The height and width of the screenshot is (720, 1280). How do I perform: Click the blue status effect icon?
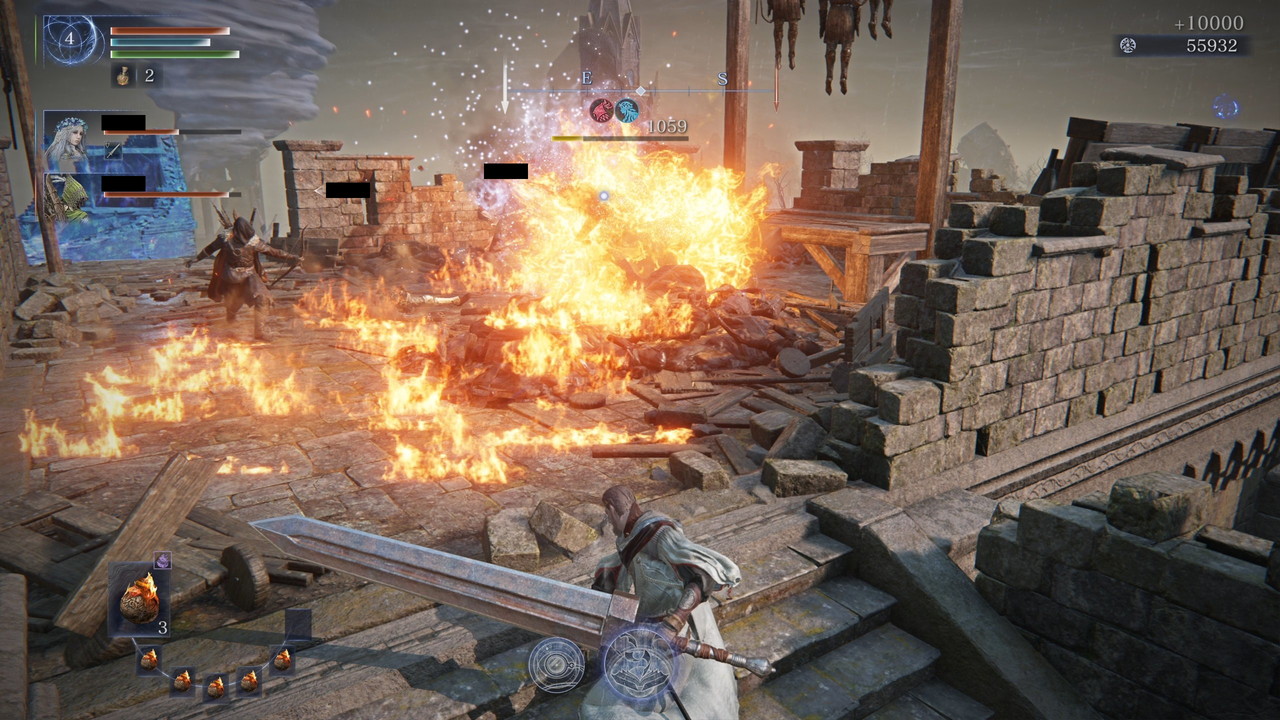[627, 111]
